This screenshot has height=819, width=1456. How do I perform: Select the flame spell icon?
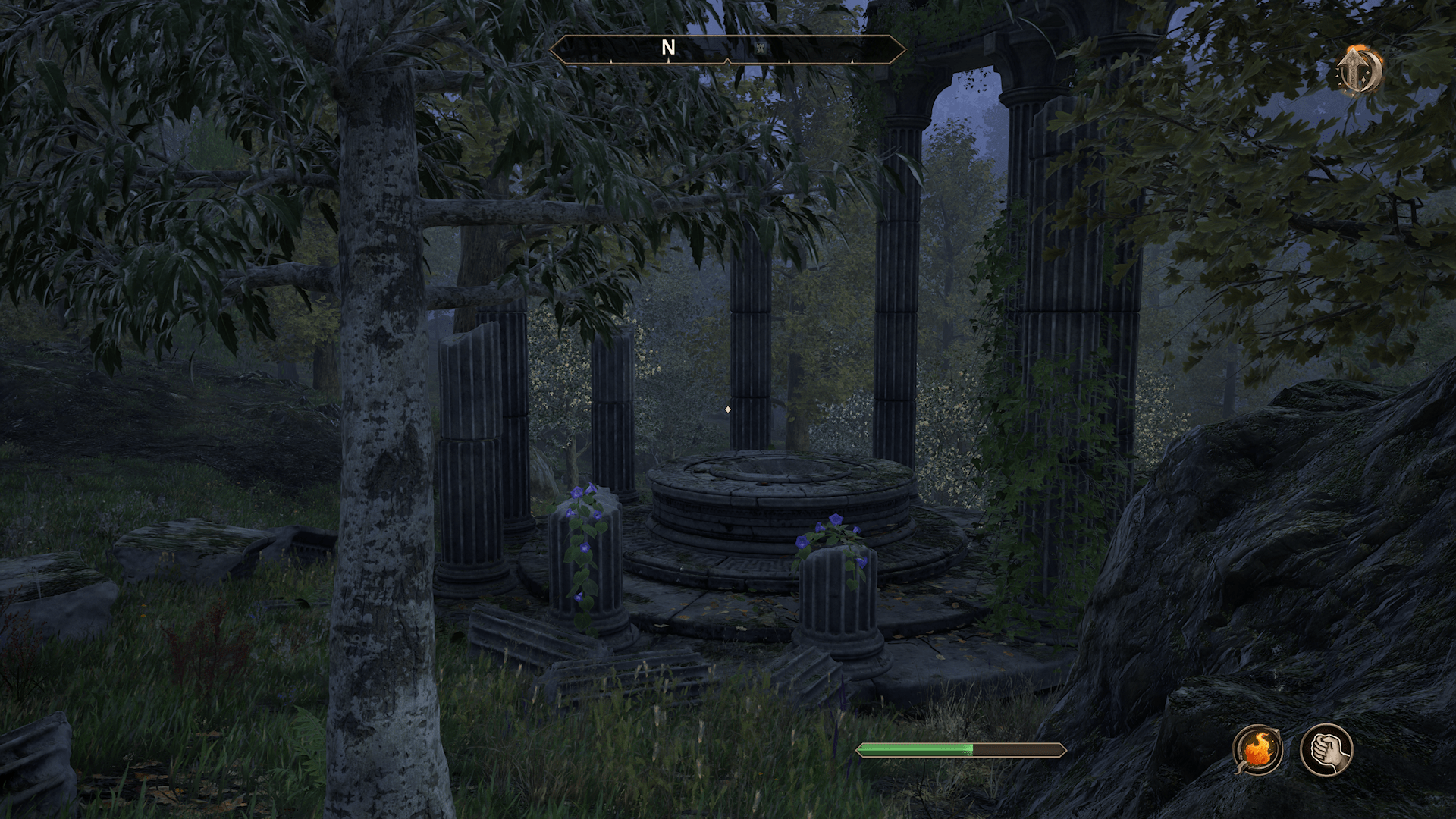1257,750
